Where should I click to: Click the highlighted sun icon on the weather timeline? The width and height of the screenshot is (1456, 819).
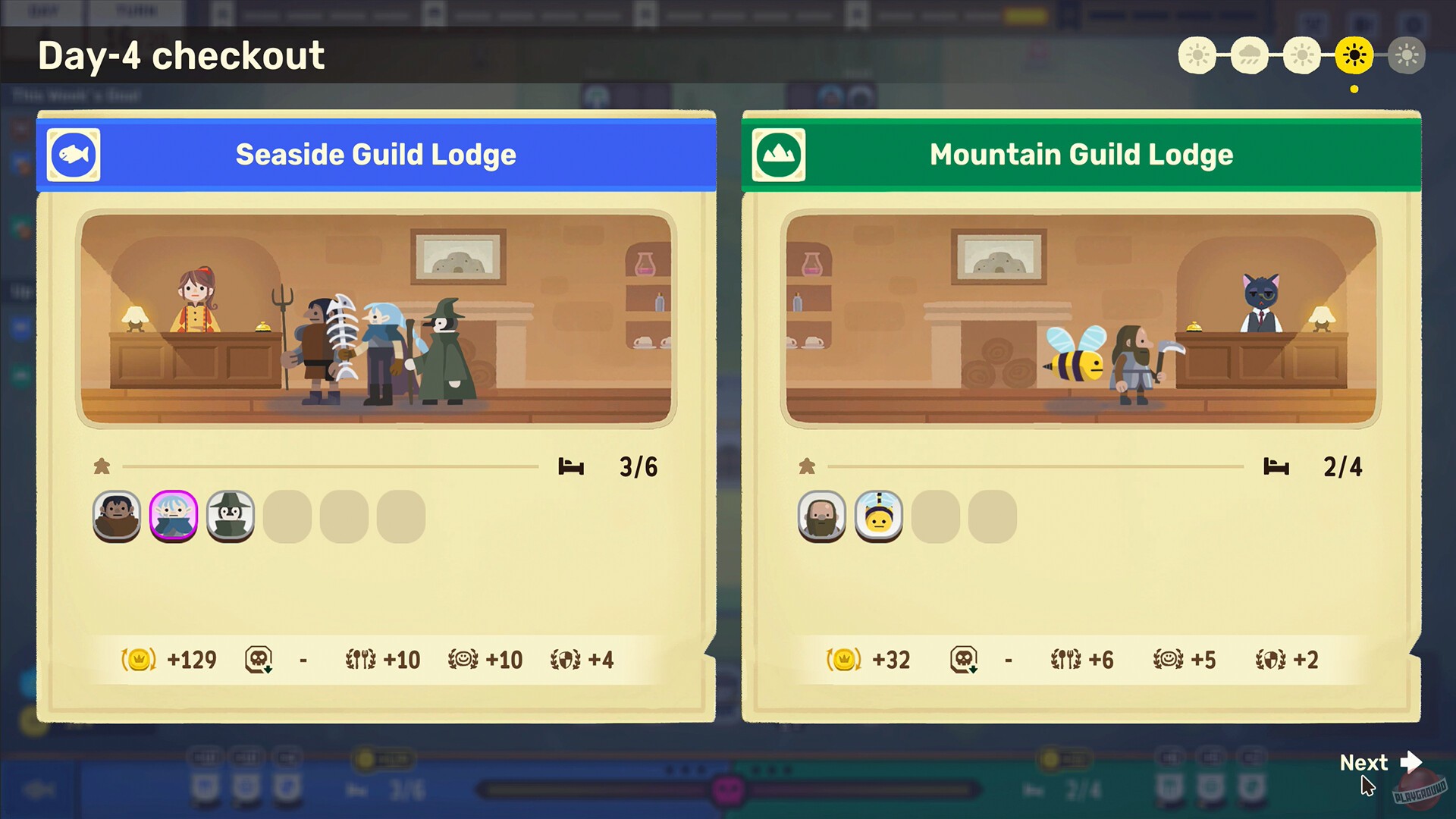tap(1354, 55)
